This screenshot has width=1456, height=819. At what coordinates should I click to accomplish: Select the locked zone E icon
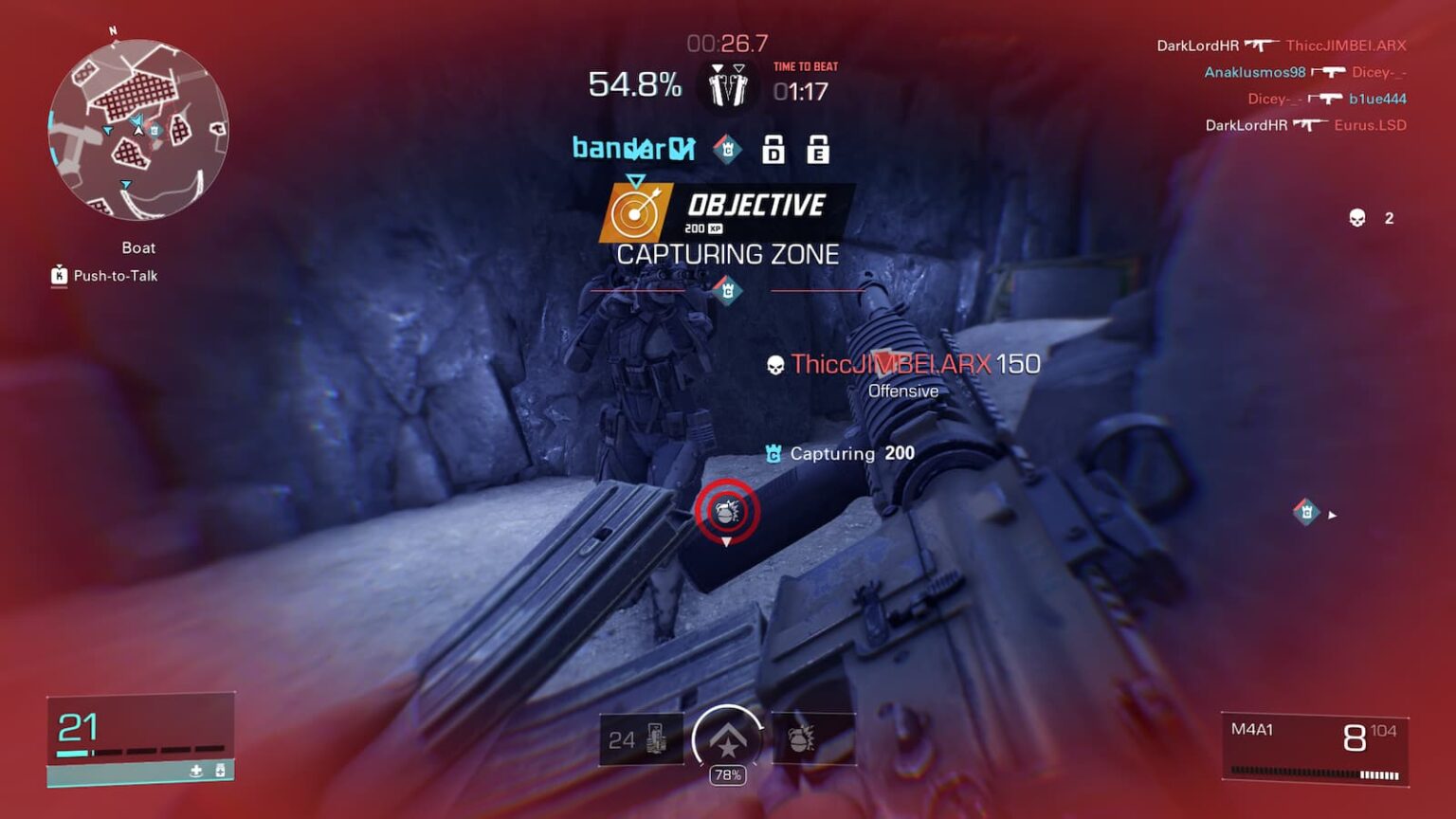tap(818, 150)
